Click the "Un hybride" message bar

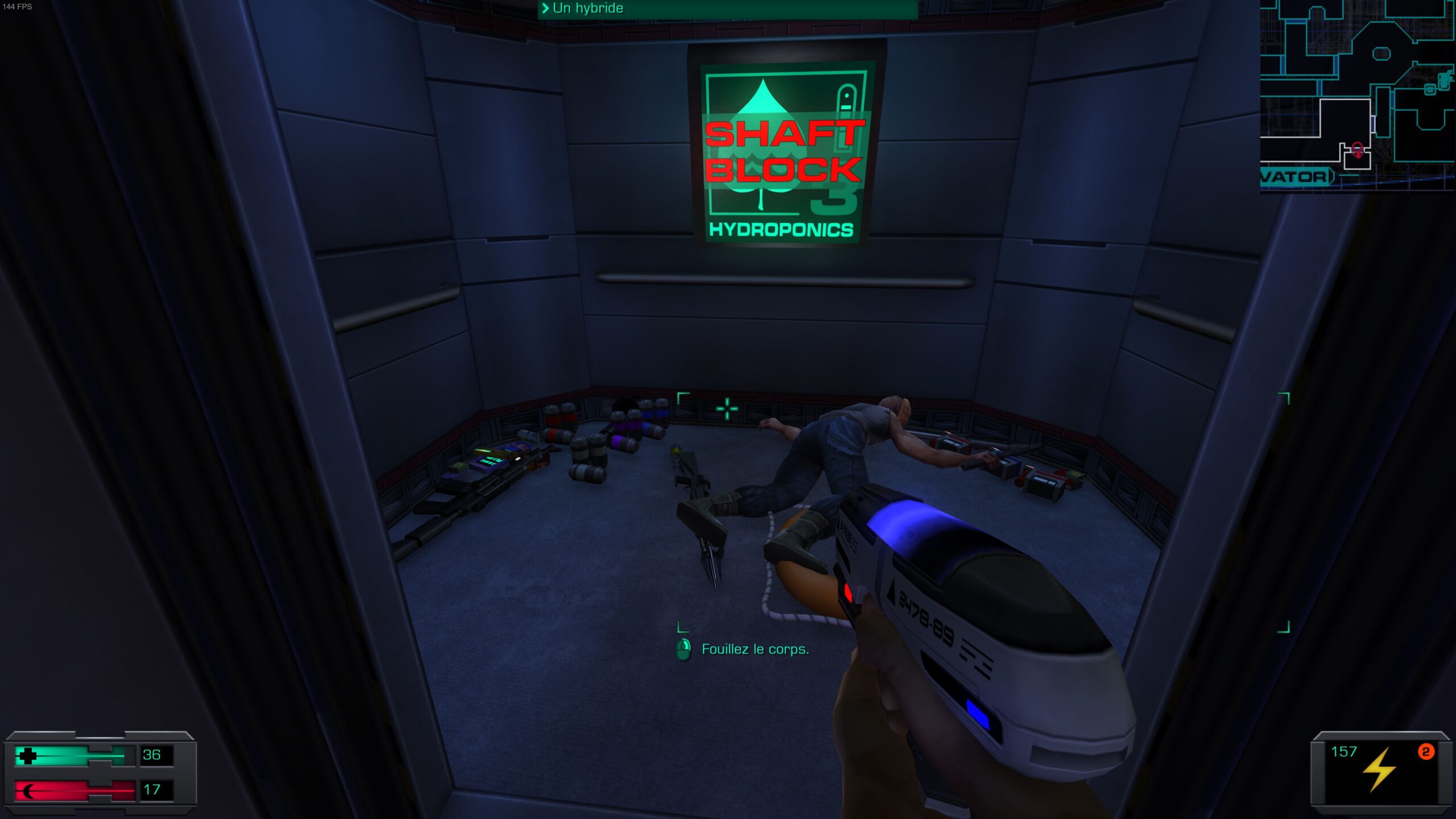tap(727, 9)
